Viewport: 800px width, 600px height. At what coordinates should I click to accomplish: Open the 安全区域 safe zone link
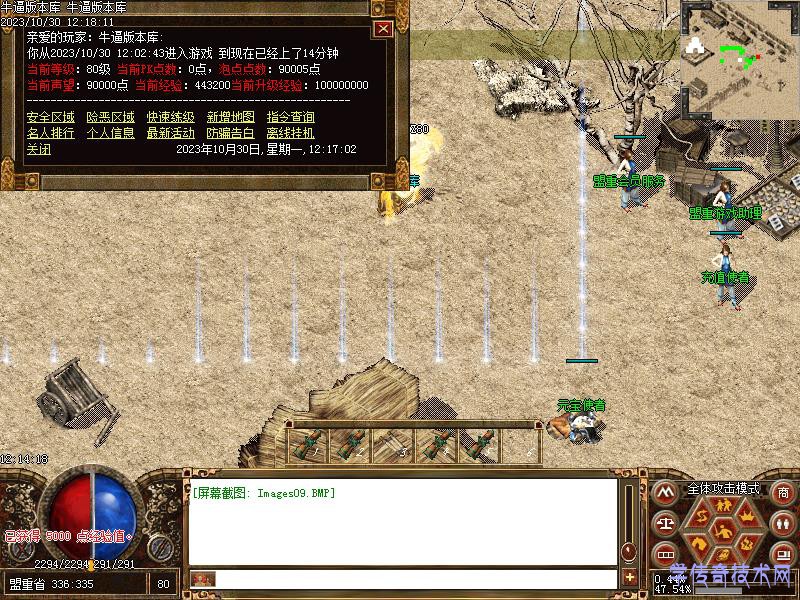[50, 117]
